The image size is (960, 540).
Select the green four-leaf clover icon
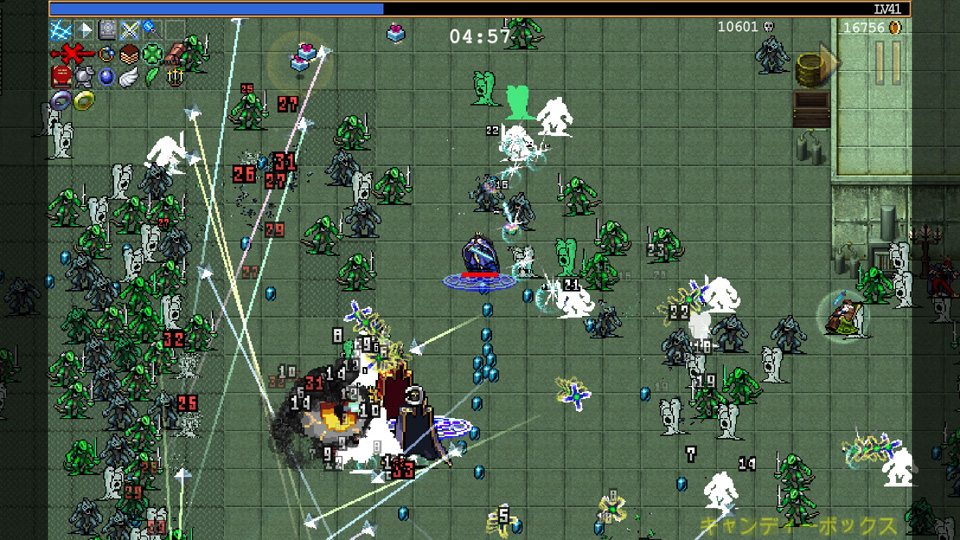click(152, 53)
